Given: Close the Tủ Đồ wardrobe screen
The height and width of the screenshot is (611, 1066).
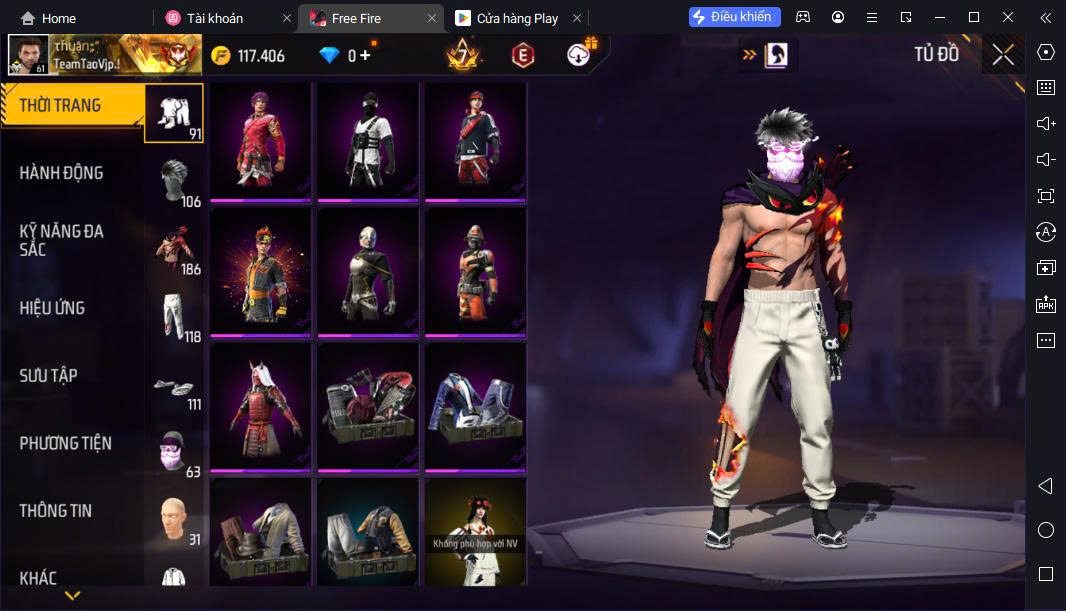Looking at the screenshot, I should pyautogui.click(x=1003, y=55).
